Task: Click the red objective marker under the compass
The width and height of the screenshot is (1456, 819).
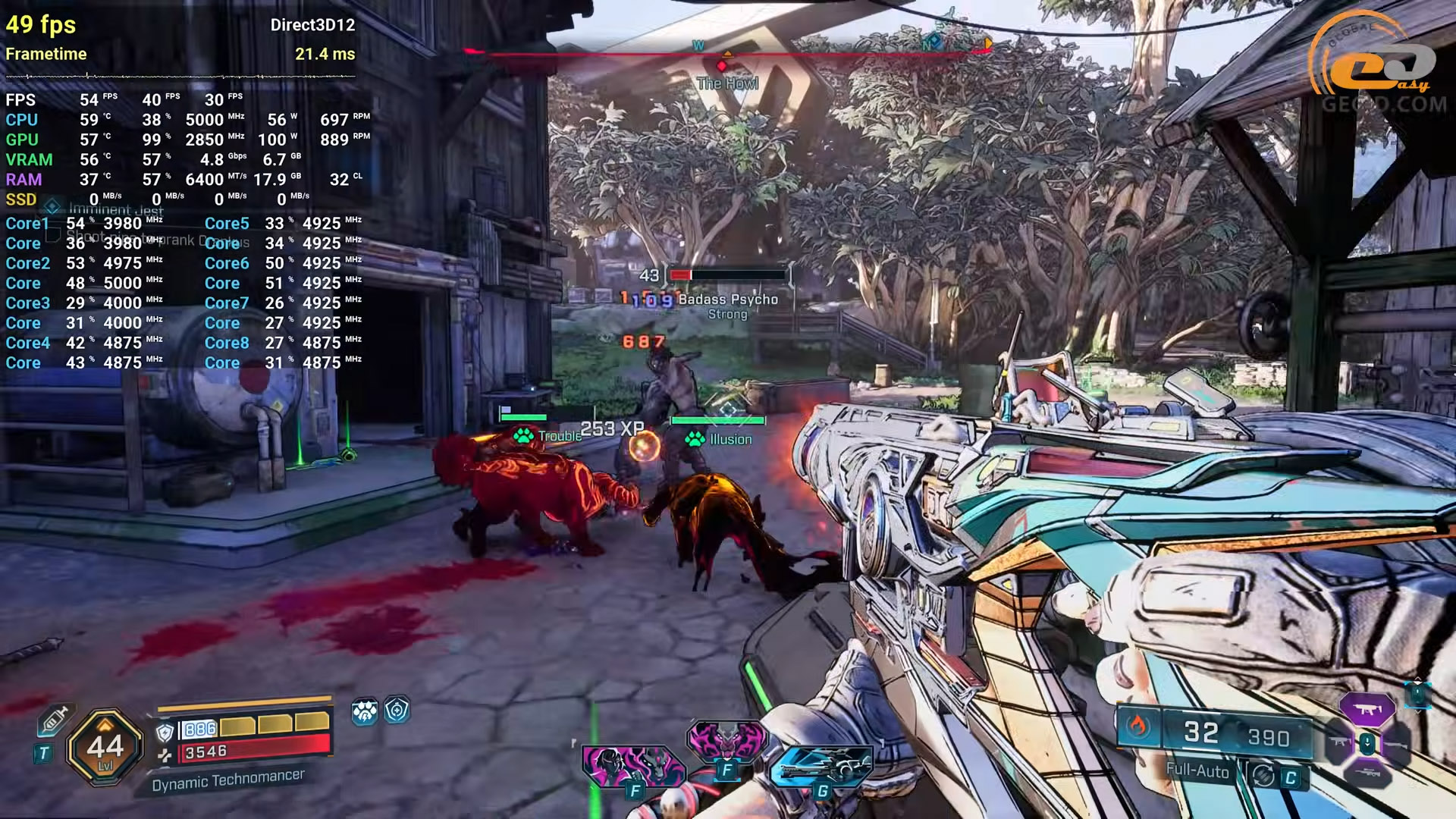Action: coord(721,67)
